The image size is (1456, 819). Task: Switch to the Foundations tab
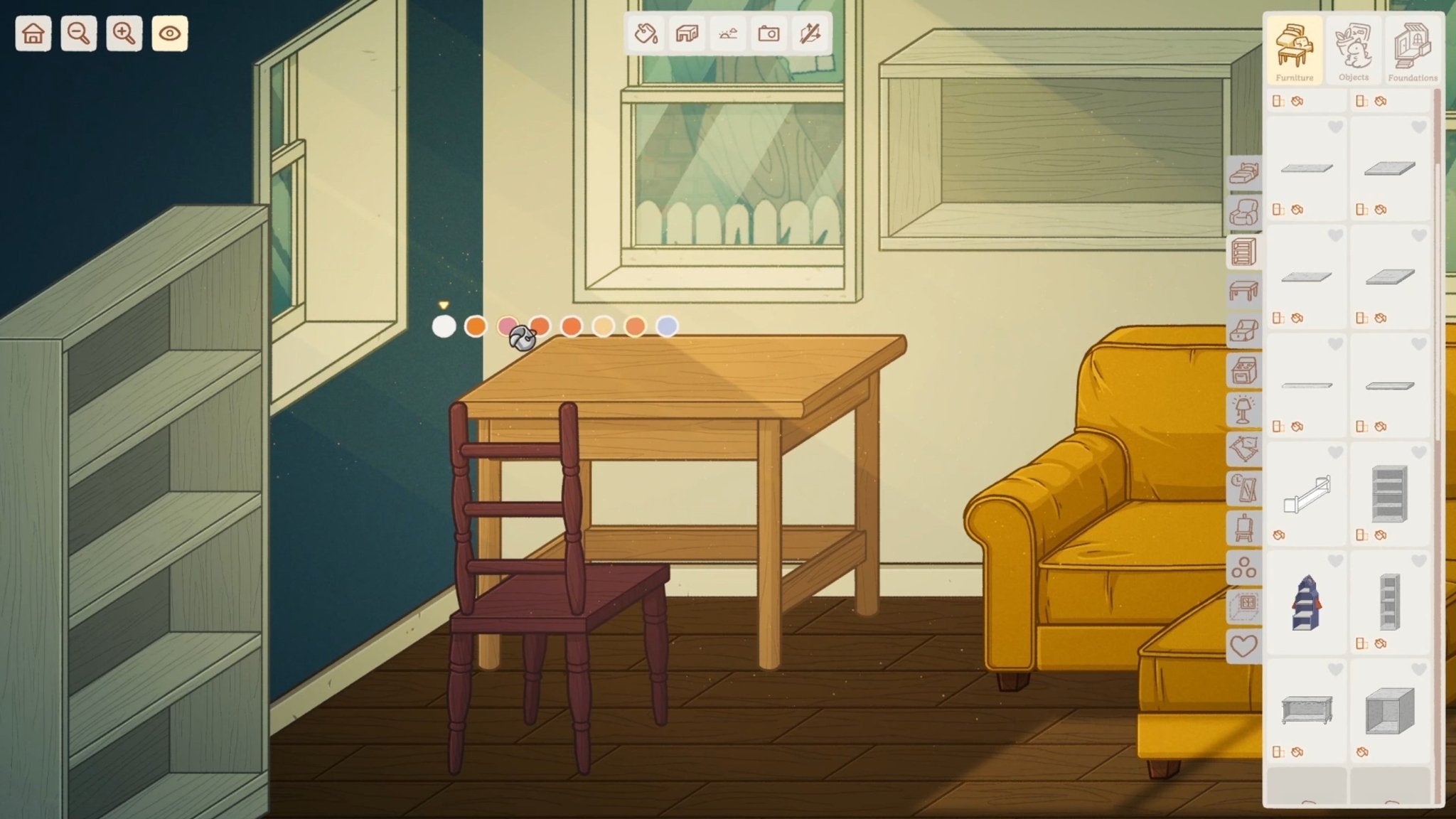pyautogui.click(x=1412, y=50)
